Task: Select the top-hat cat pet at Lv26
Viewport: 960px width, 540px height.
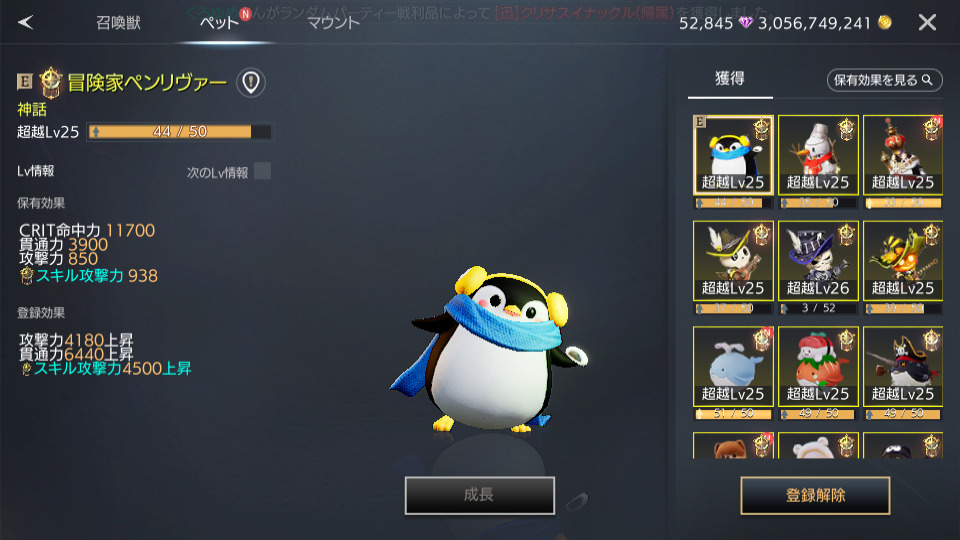Action: coord(818,260)
